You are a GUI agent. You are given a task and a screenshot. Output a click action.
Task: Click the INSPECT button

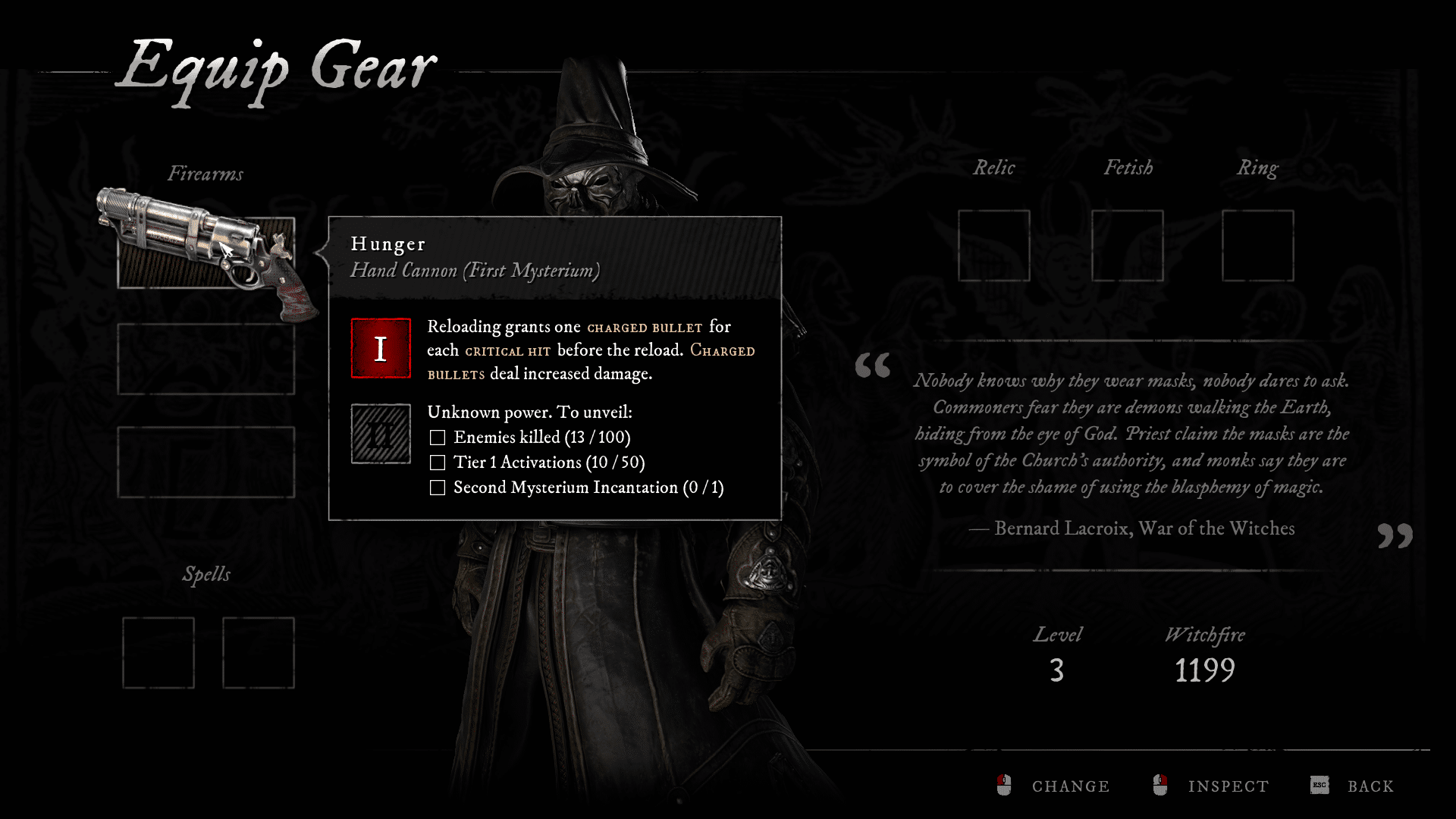click(x=1228, y=786)
